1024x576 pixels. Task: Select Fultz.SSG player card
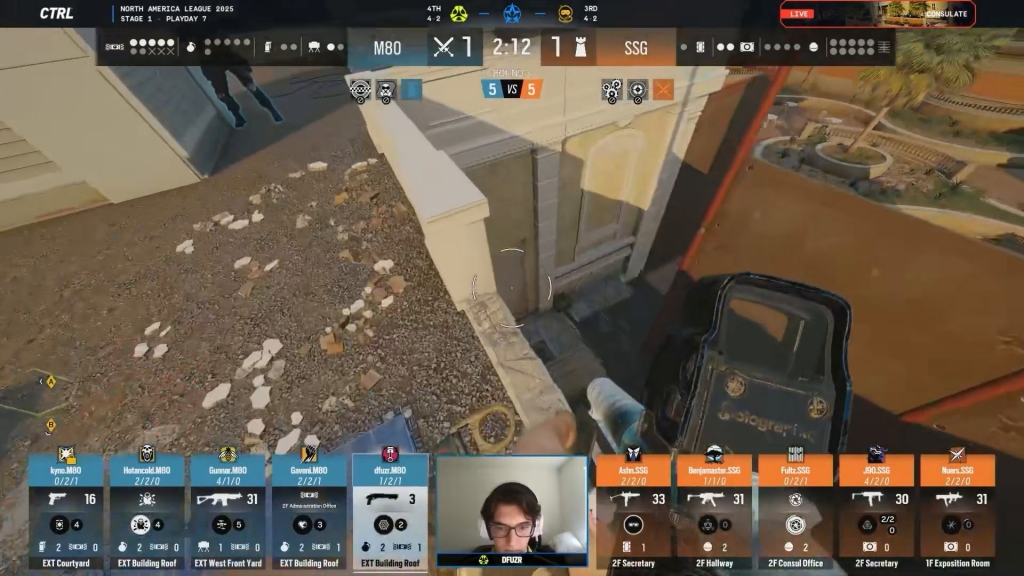(x=795, y=511)
